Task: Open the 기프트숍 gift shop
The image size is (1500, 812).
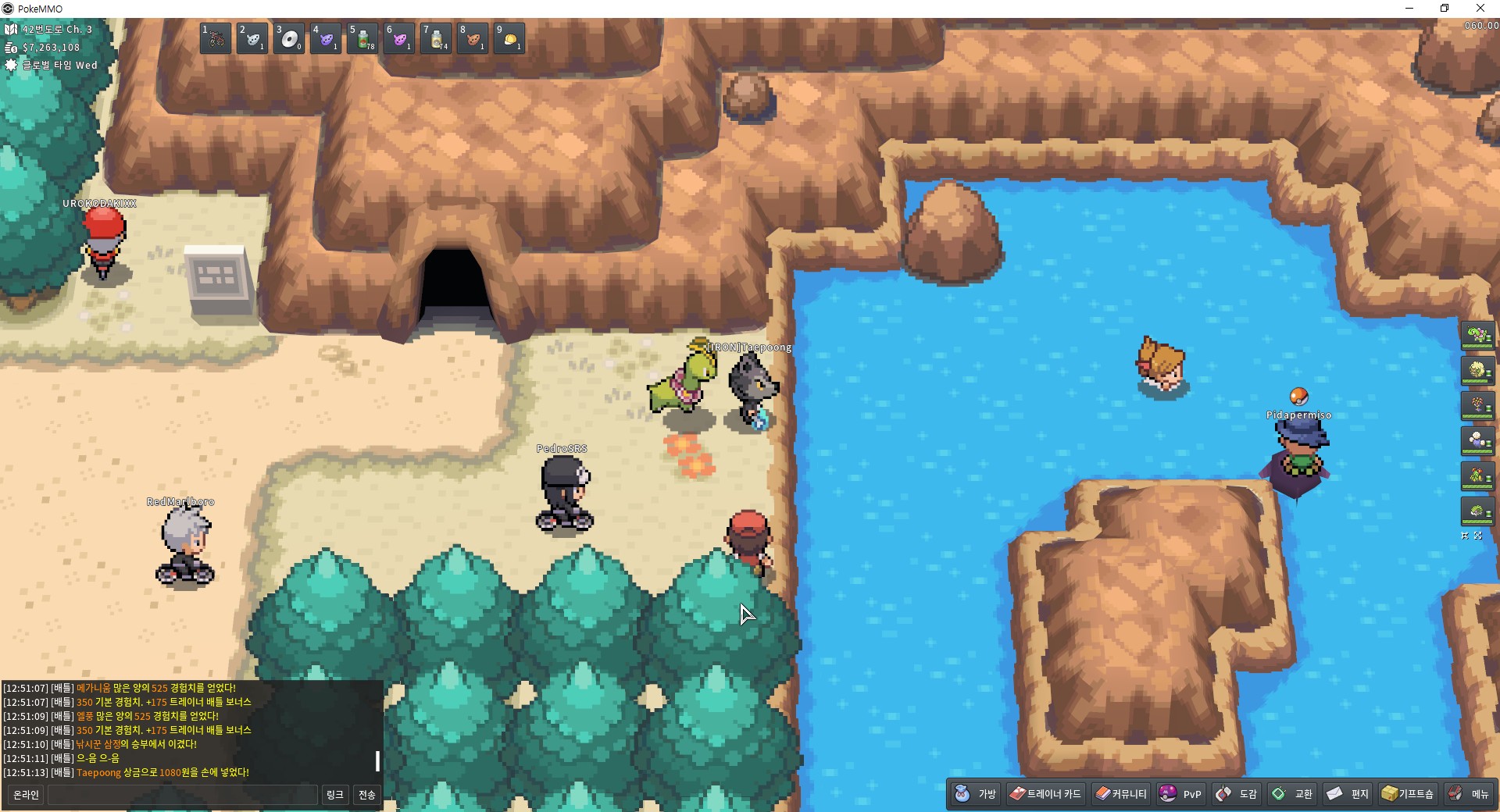Action: pos(1408,794)
